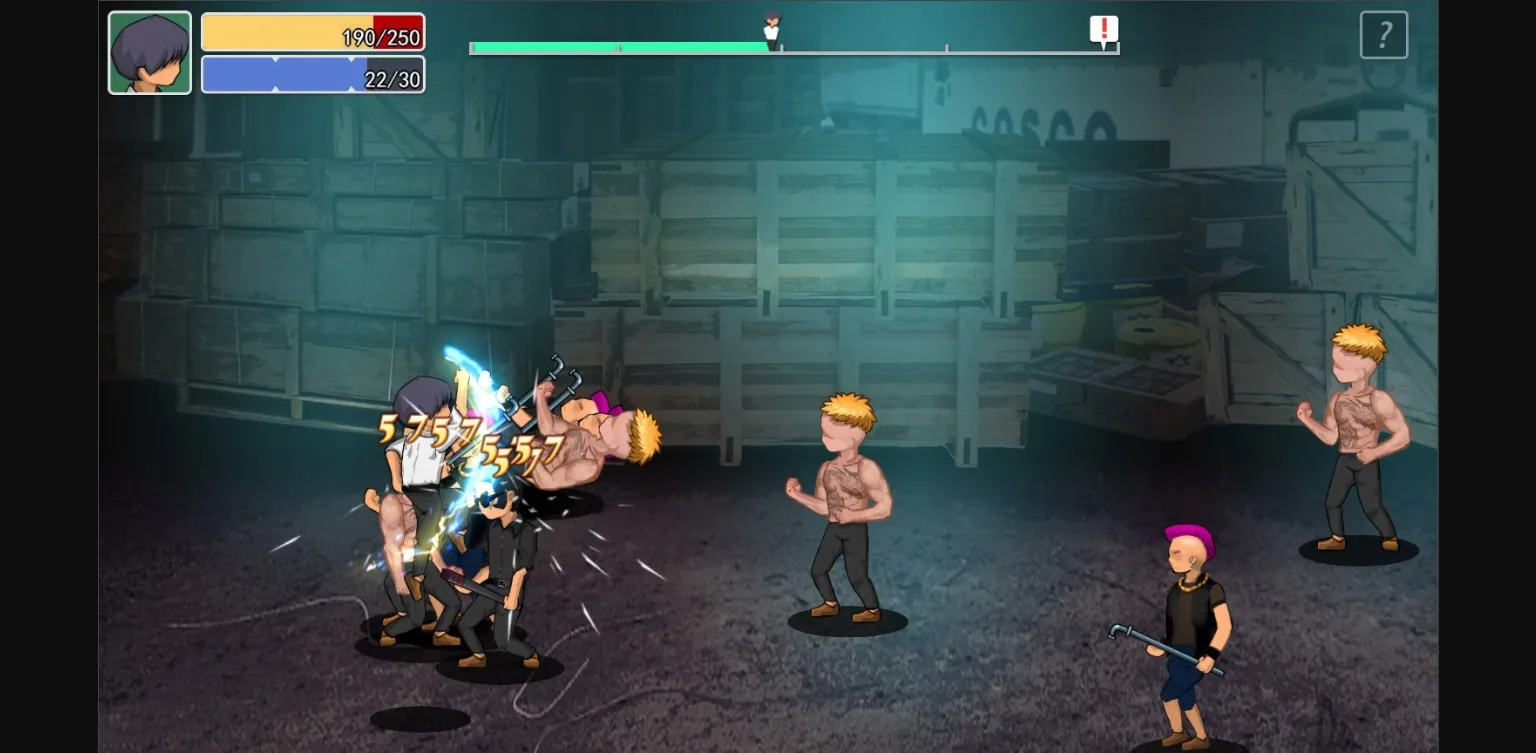The height and width of the screenshot is (753, 1536).
Task: Open the question mark help button
Action: [x=1384, y=35]
